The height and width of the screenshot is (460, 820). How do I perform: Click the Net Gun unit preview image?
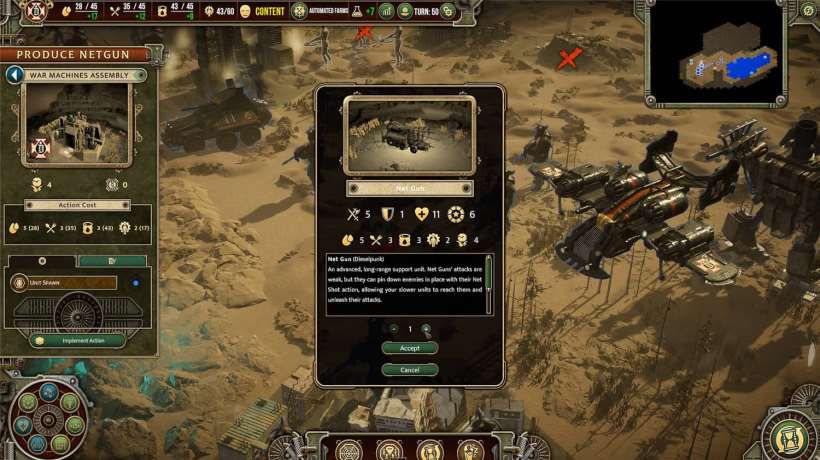(x=410, y=135)
